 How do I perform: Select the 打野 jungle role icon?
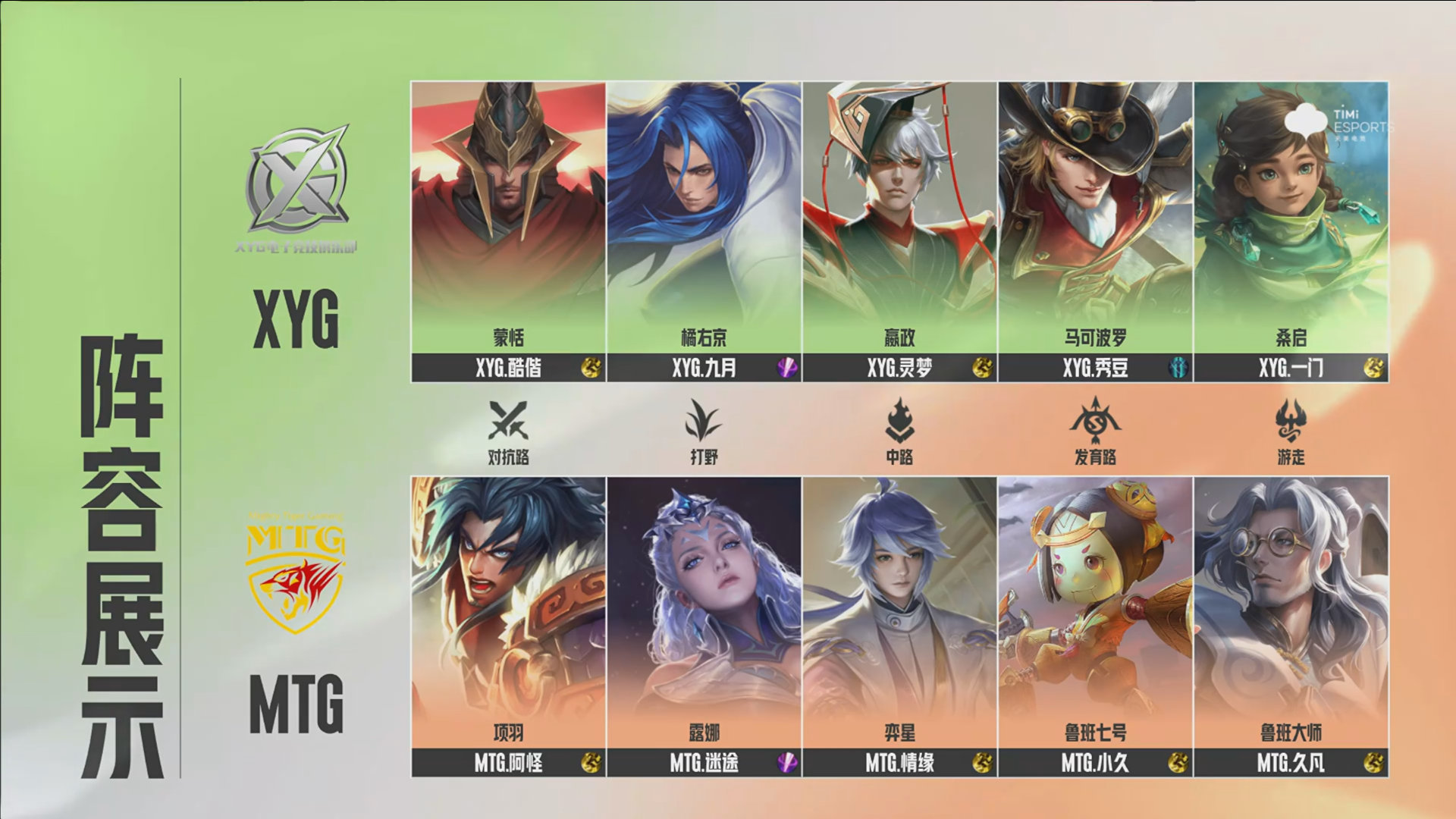coord(704,420)
